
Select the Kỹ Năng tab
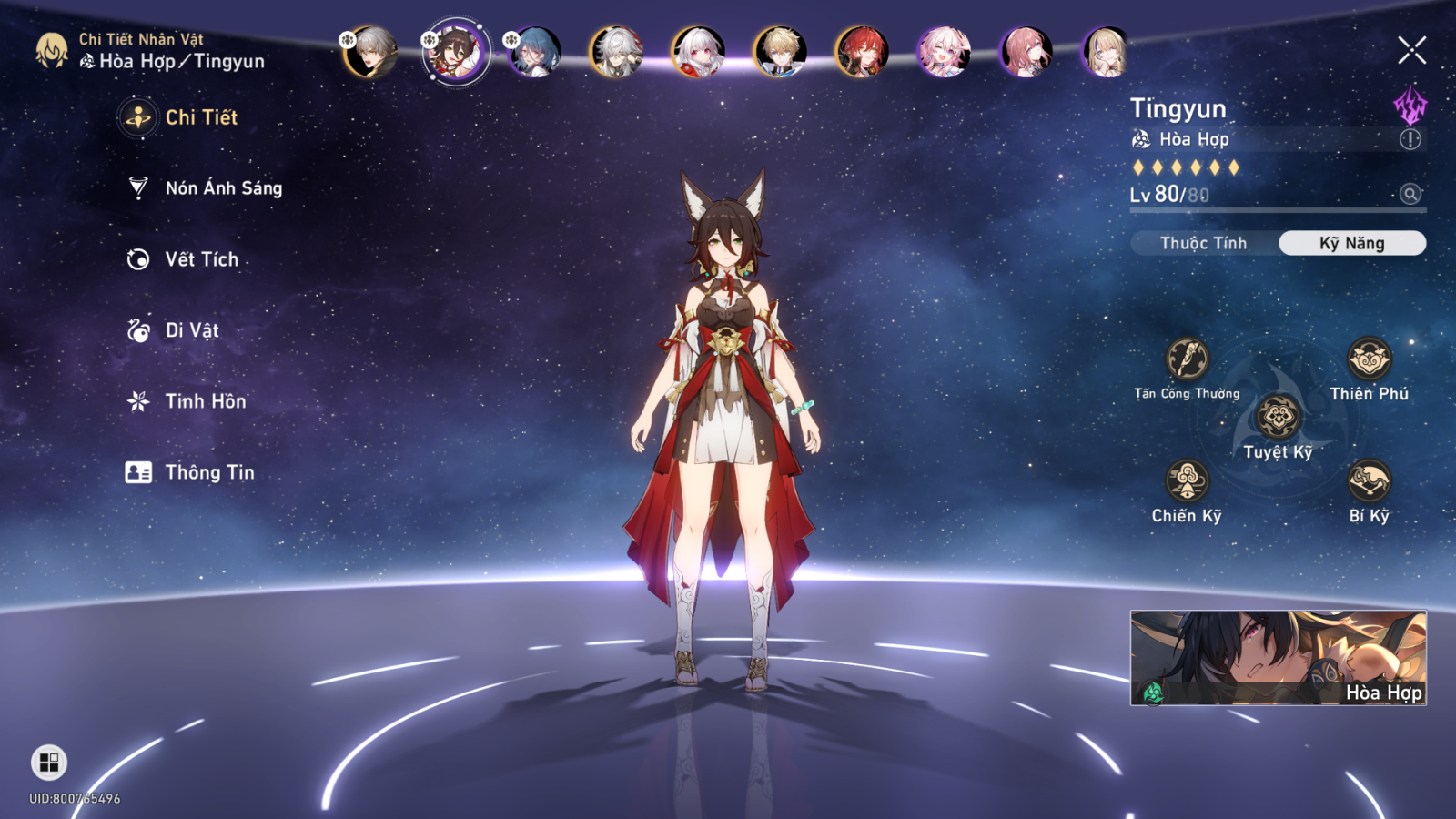[1351, 243]
